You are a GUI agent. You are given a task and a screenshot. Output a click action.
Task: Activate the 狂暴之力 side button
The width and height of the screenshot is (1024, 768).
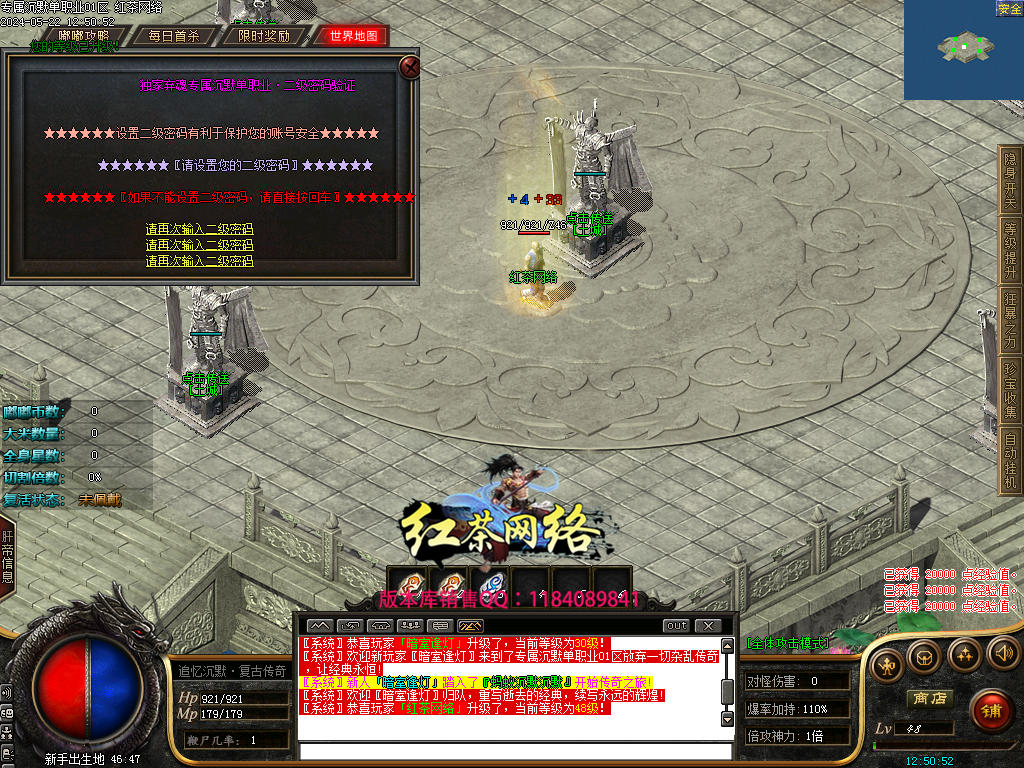[x=1010, y=320]
